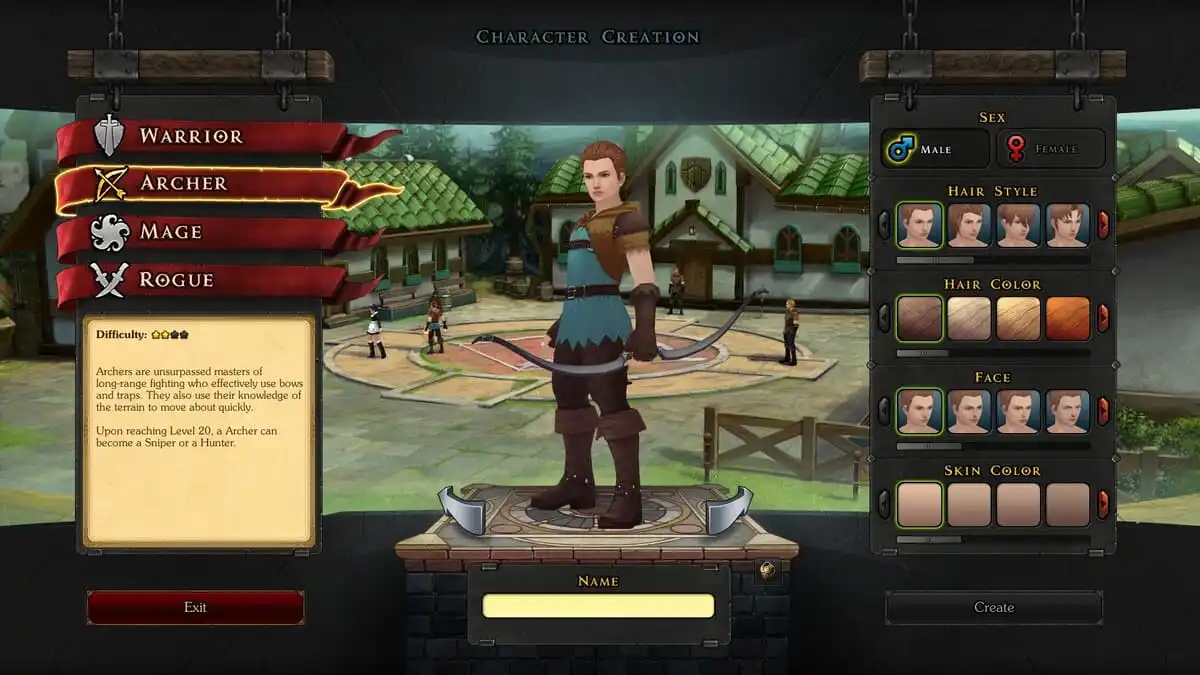
Task: Rotate character with right silver arrow
Action: 729,509
